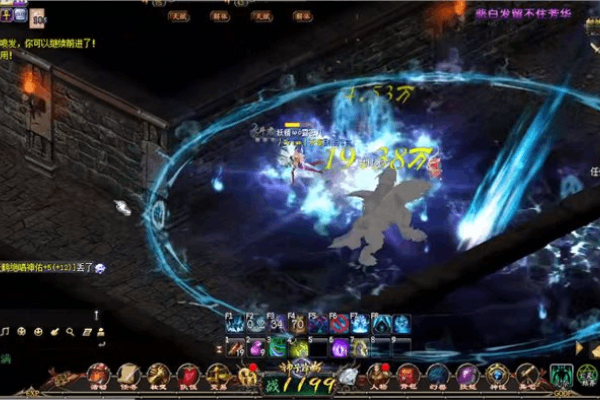Viewport: 600px width, 400px height.
Task: Open the 技能 skills menu button
Action: point(468,377)
